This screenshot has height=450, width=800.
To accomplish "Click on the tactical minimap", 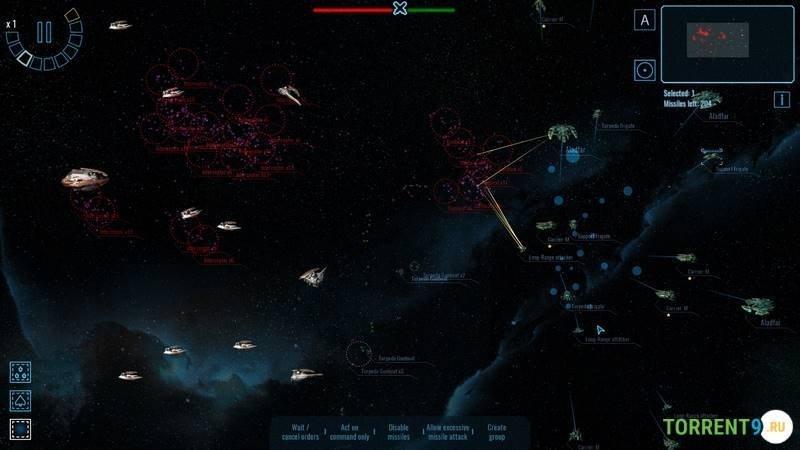I will click(720, 44).
